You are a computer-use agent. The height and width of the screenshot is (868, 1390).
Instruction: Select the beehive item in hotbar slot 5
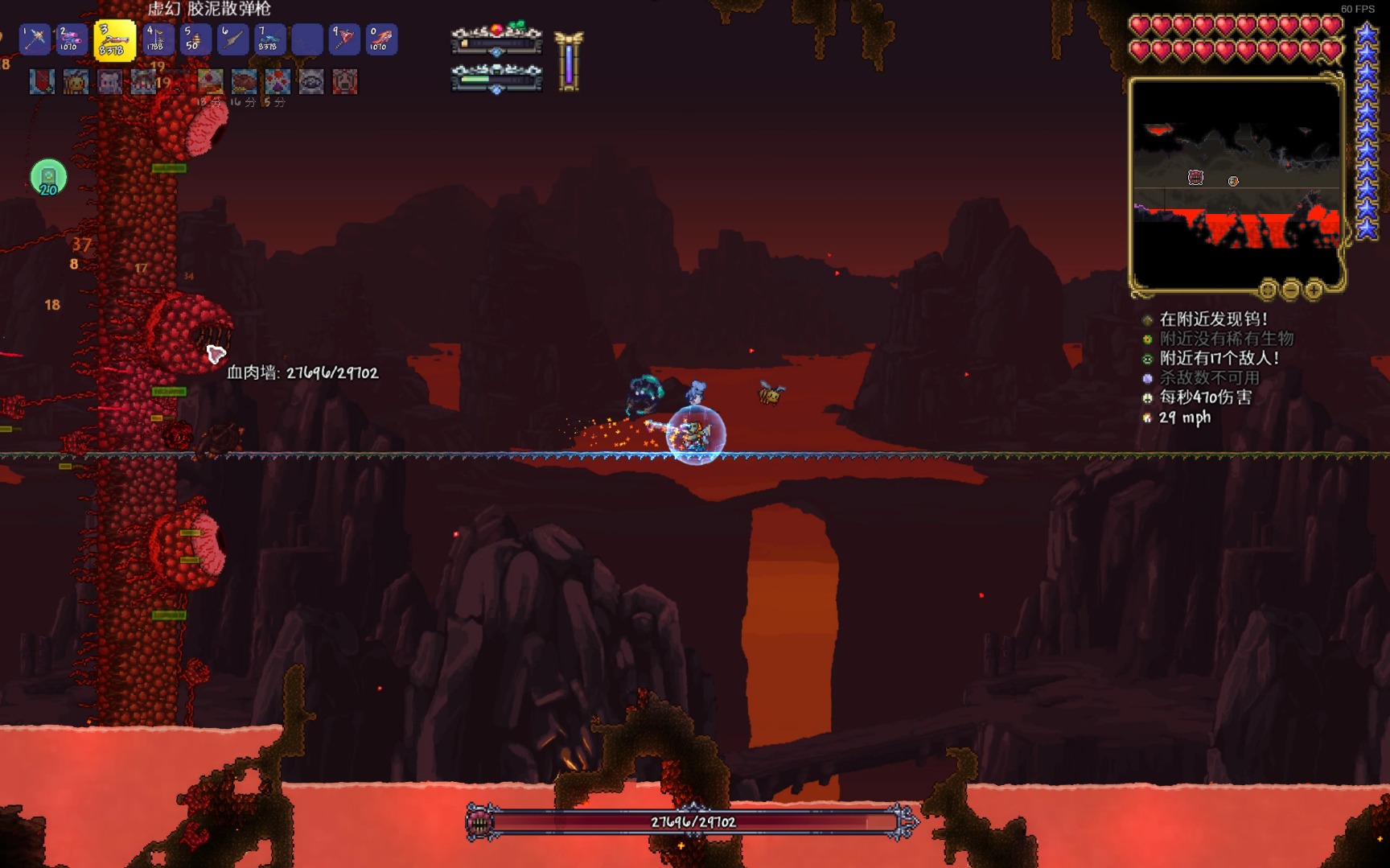coord(193,39)
